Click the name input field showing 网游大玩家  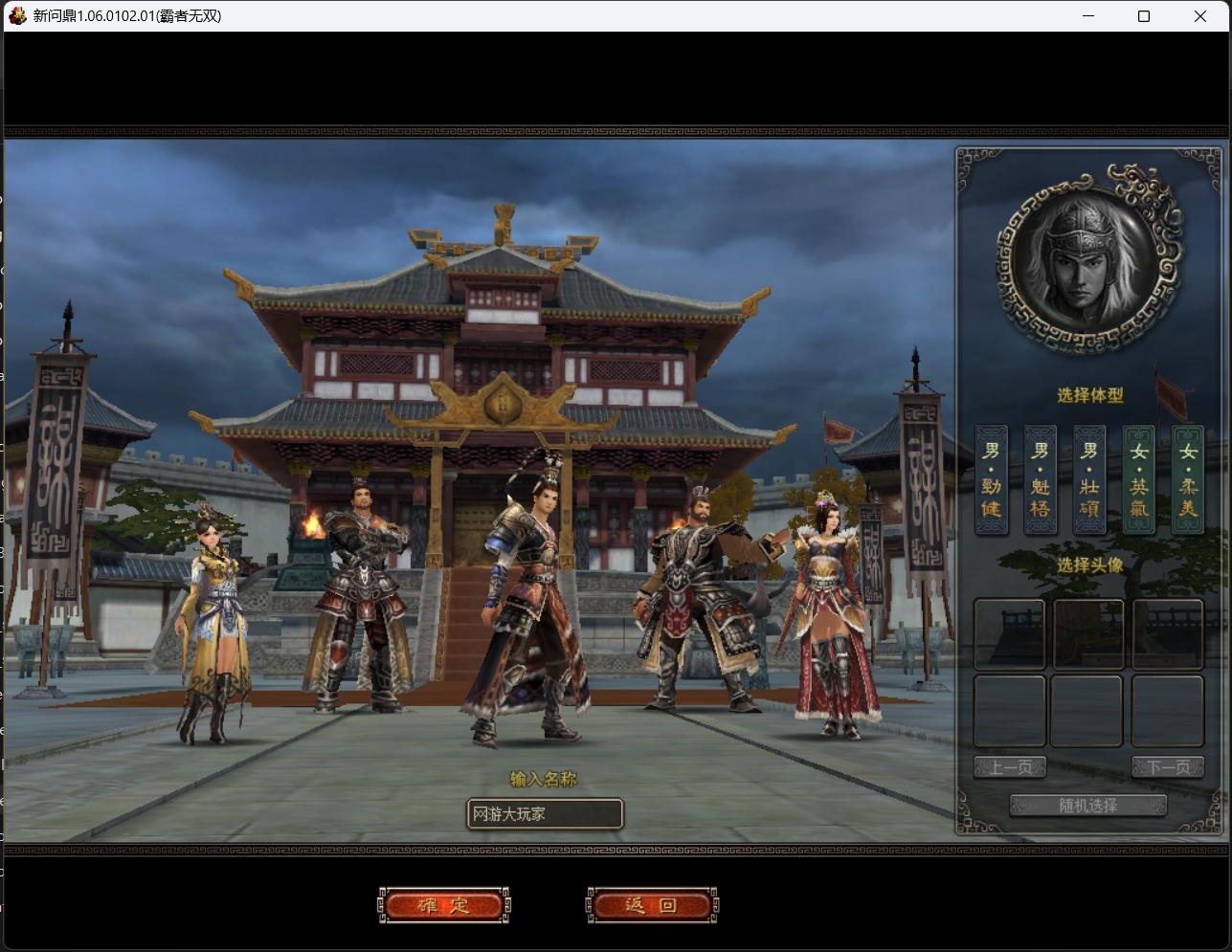tap(544, 813)
